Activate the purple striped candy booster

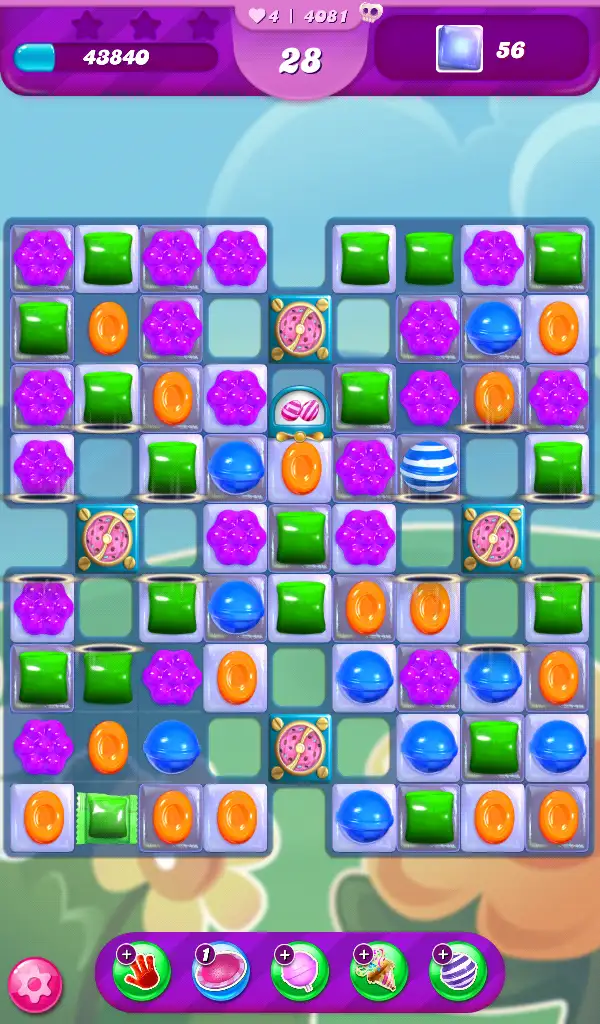pos(457,971)
